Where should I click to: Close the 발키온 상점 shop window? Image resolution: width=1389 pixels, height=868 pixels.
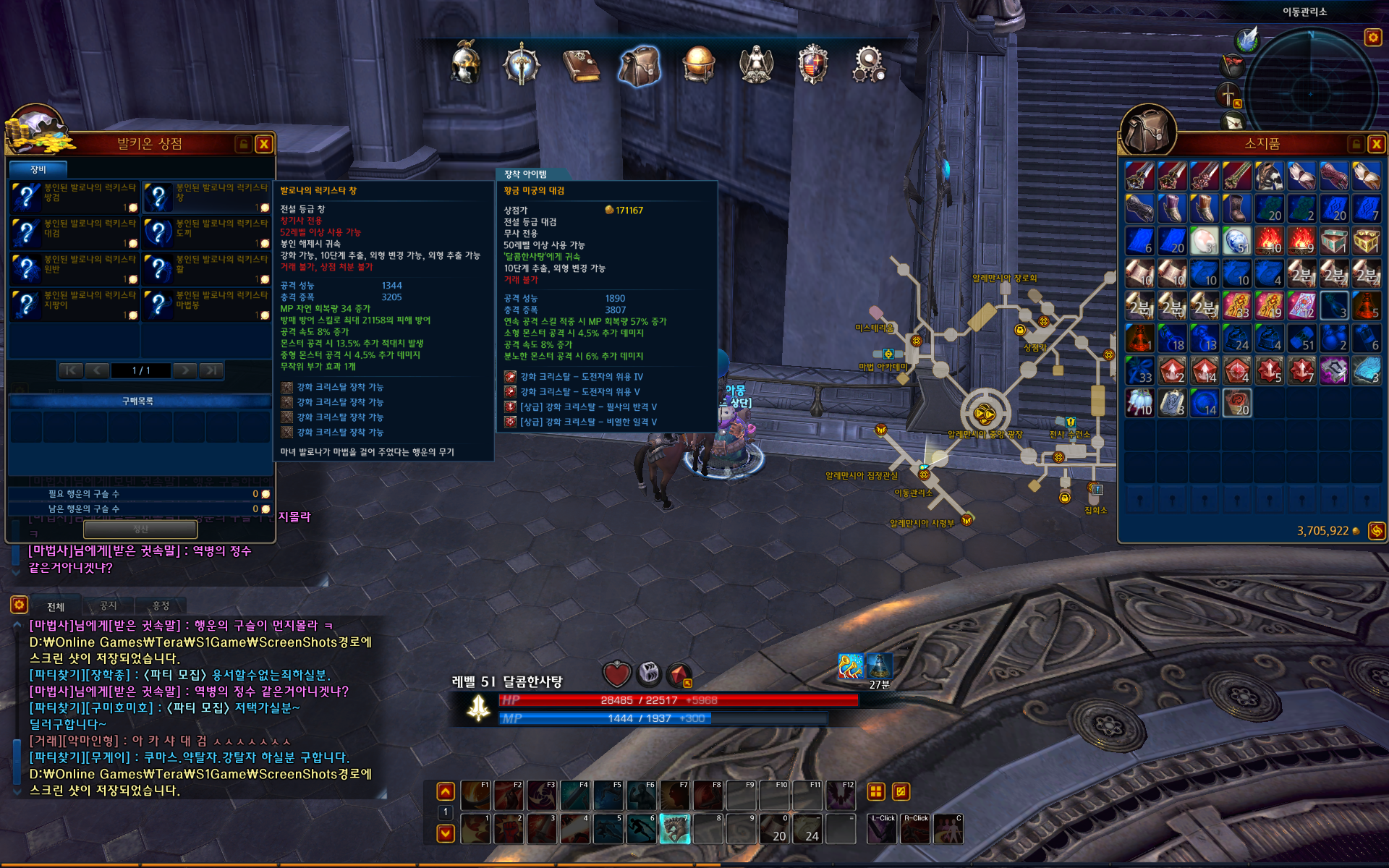[264, 144]
